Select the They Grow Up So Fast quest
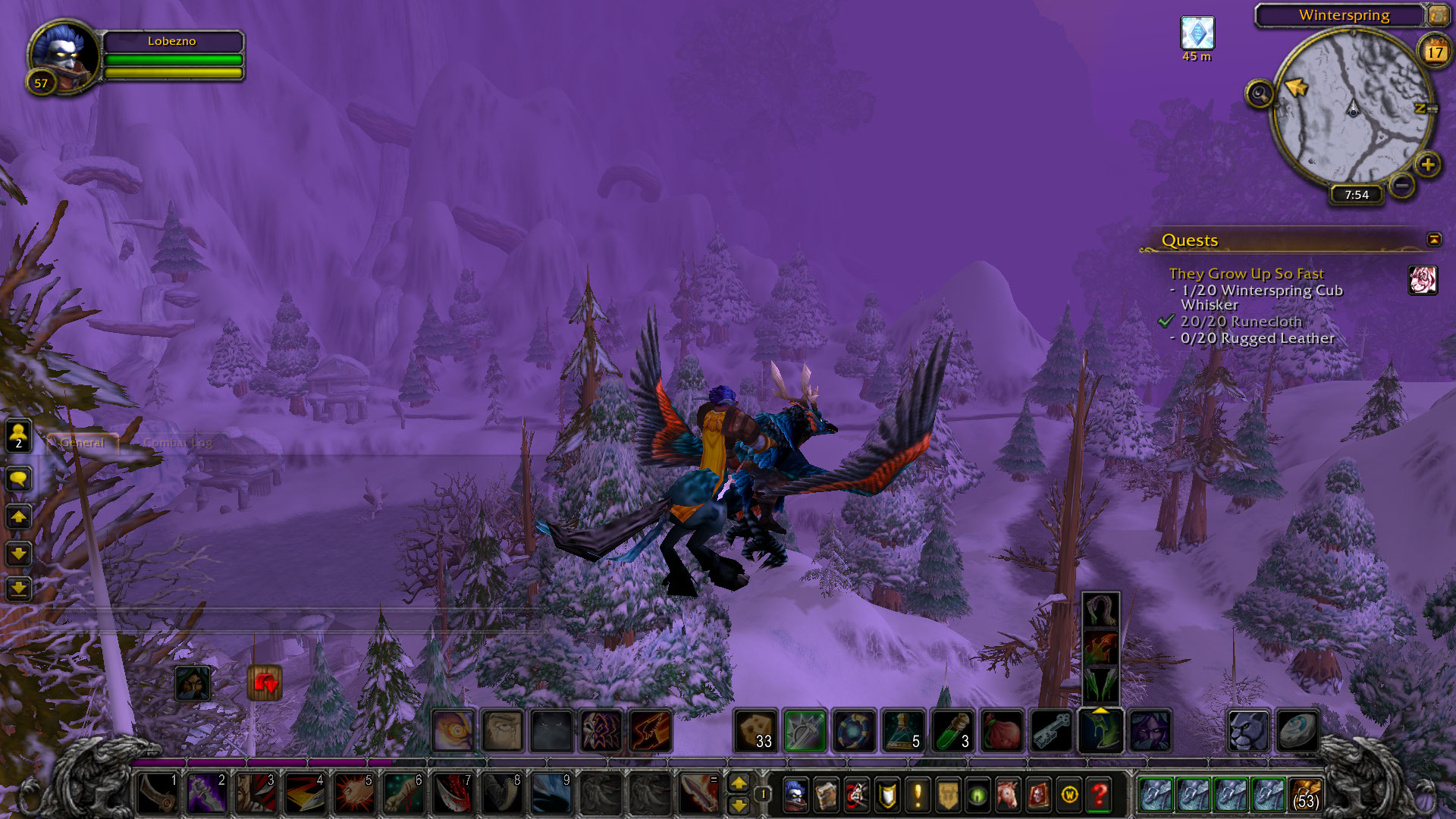 [x=1246, y=274]
